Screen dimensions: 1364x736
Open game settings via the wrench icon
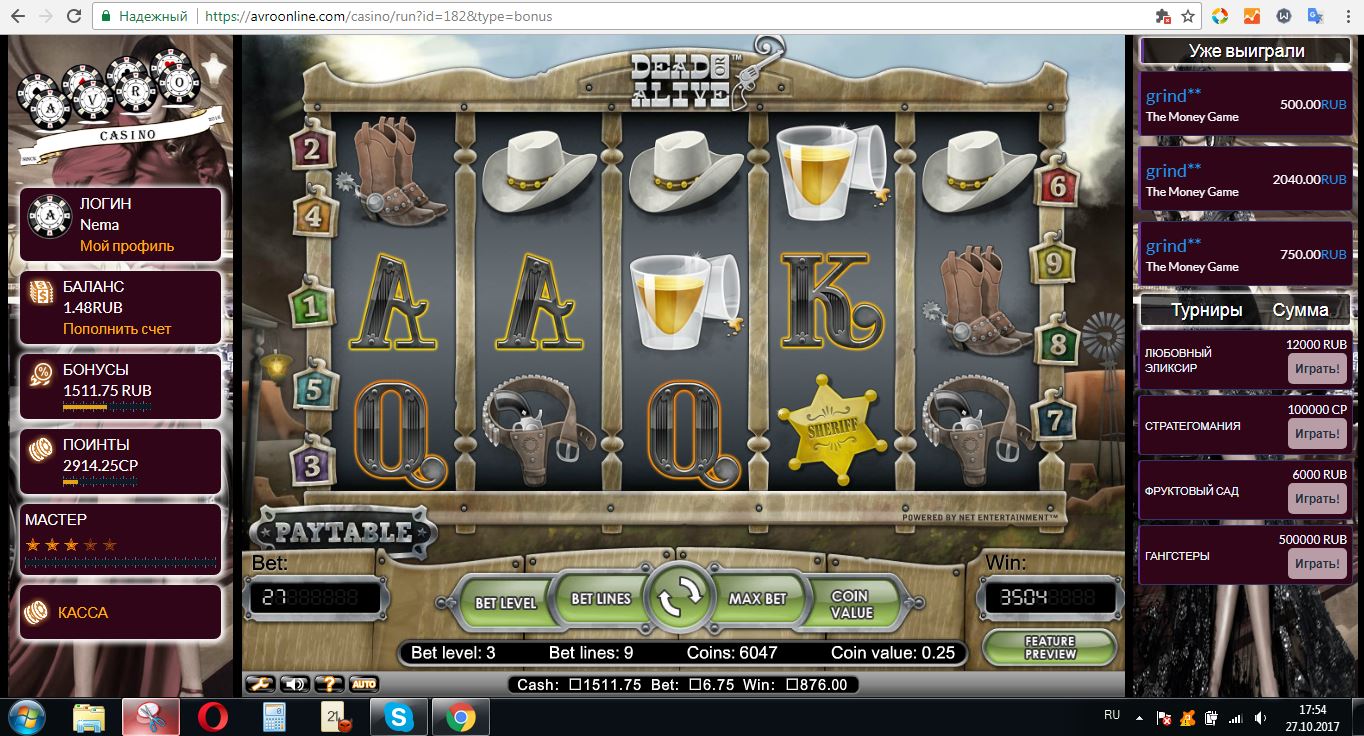point(260,684)
